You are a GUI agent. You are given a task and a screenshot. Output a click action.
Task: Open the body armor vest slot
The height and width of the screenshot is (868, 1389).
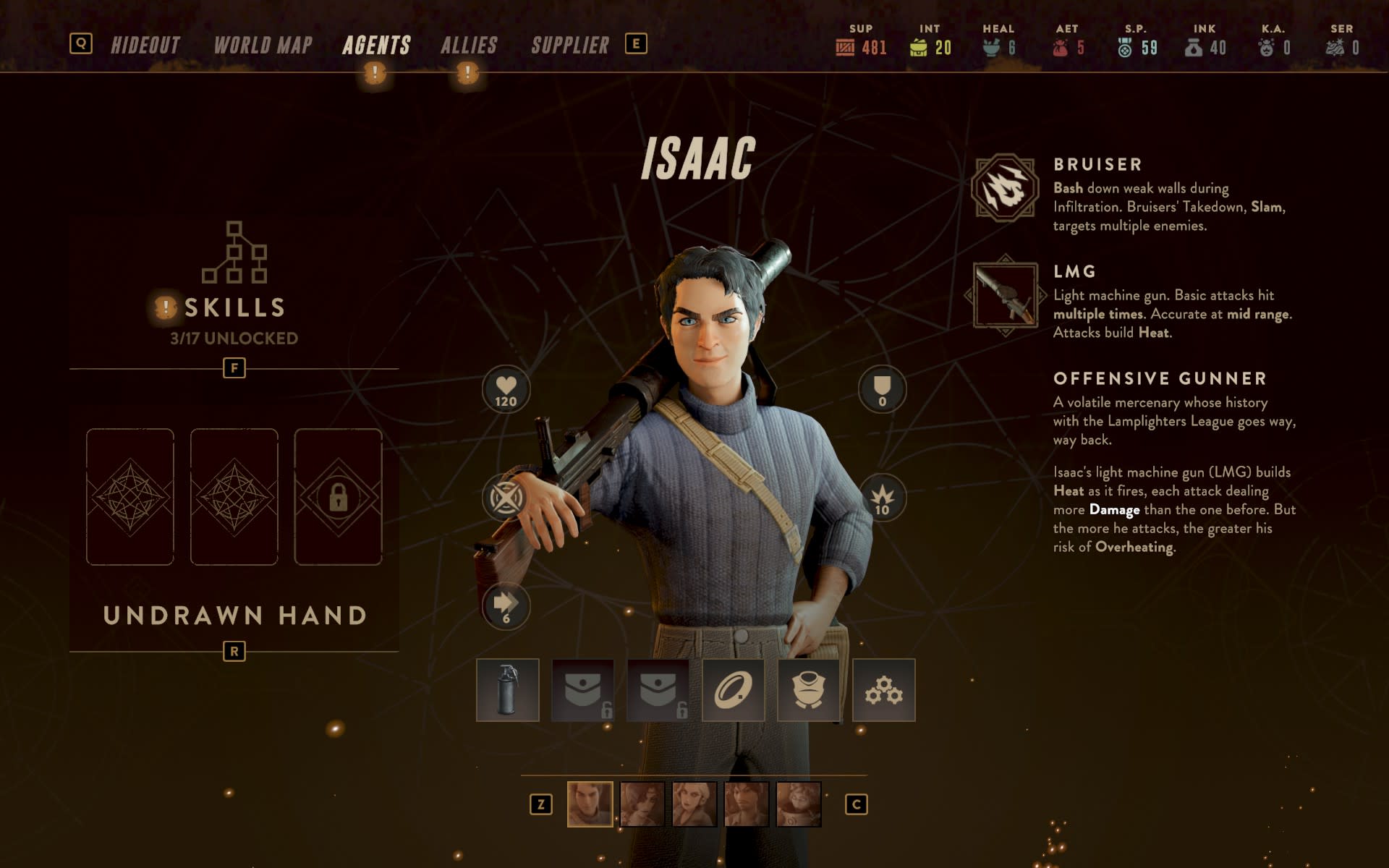pyautogui.click(x=808, y=690)
